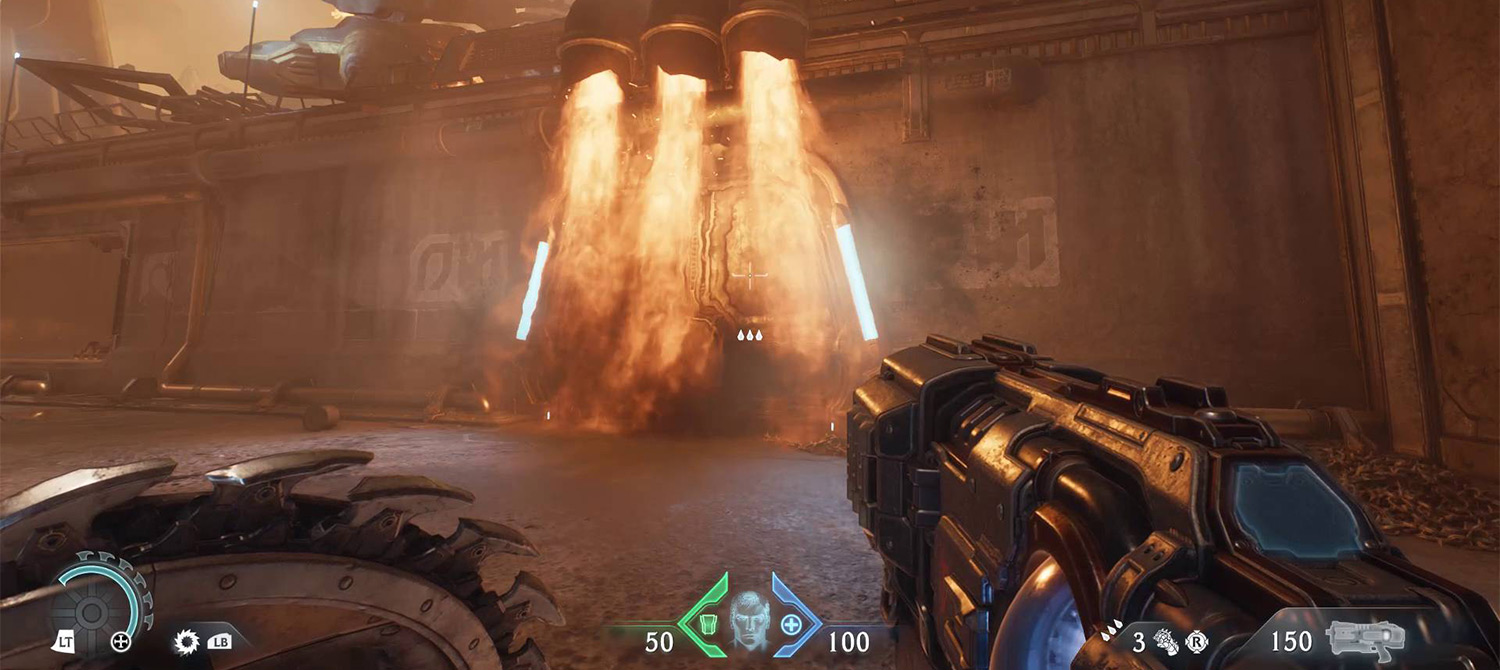Click the blue health cross icon
1500x670 pixels.
tap(791, 625)
